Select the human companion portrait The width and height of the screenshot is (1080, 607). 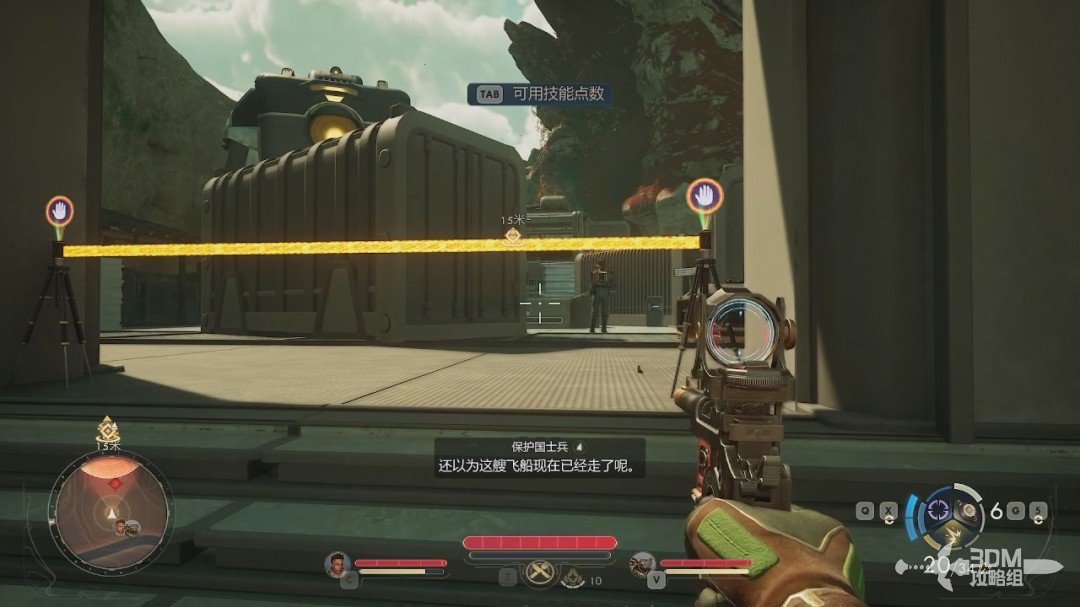pyautogui.click(x=337, y=563)
